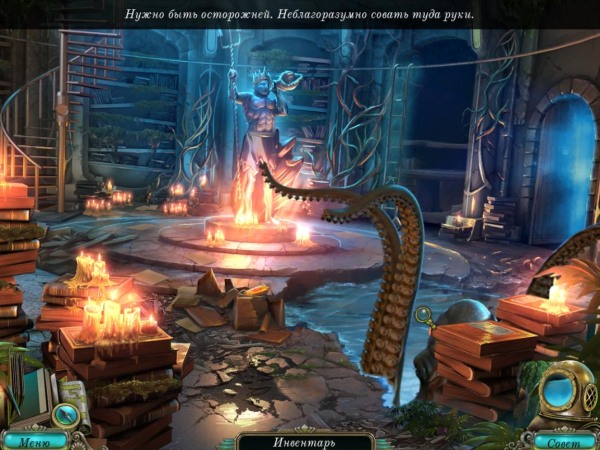600x450 pixels.
Task: Open the Меню button
Action: coord(33,440)
